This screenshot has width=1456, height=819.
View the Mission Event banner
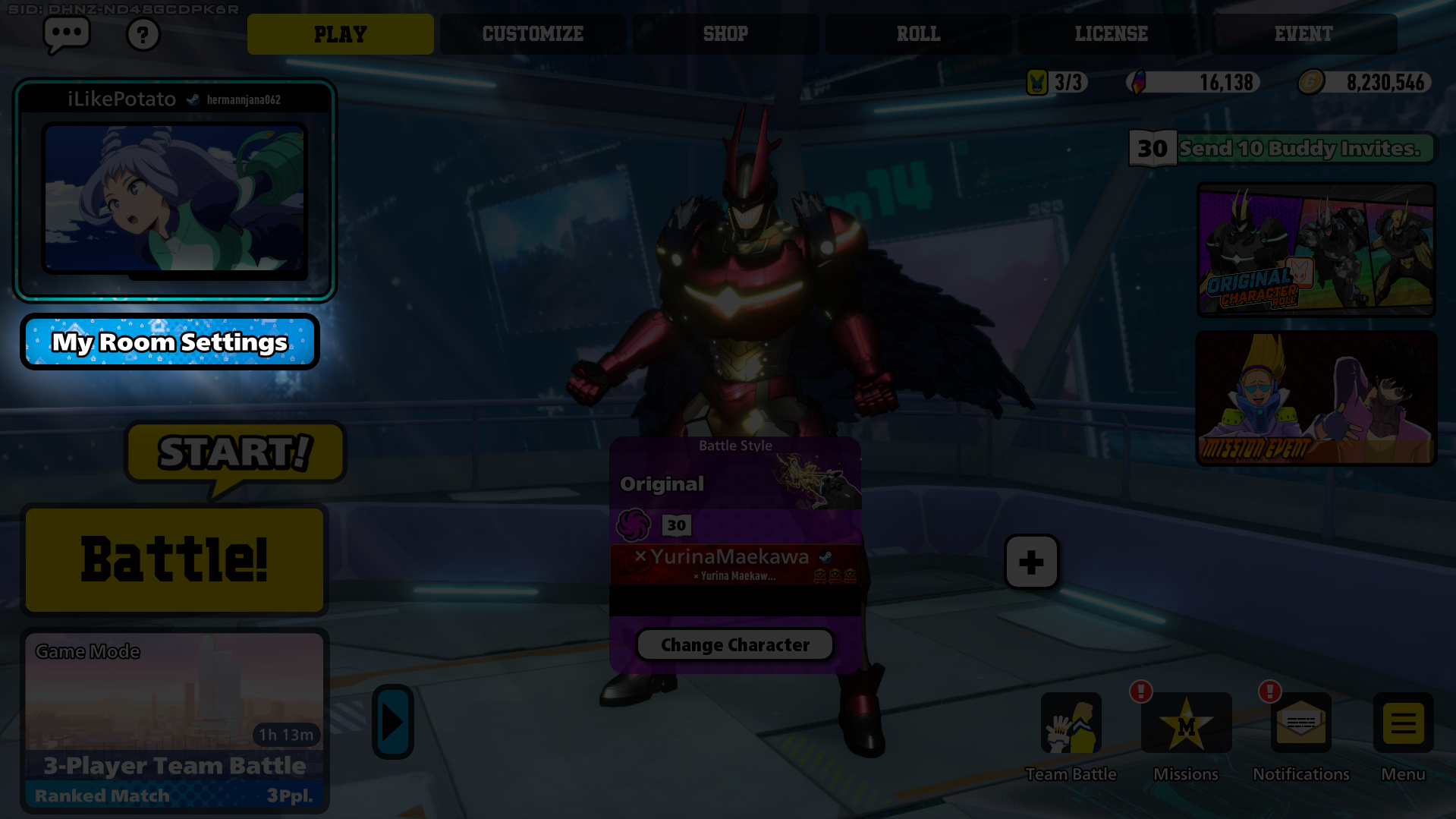tap(1316, 398)
